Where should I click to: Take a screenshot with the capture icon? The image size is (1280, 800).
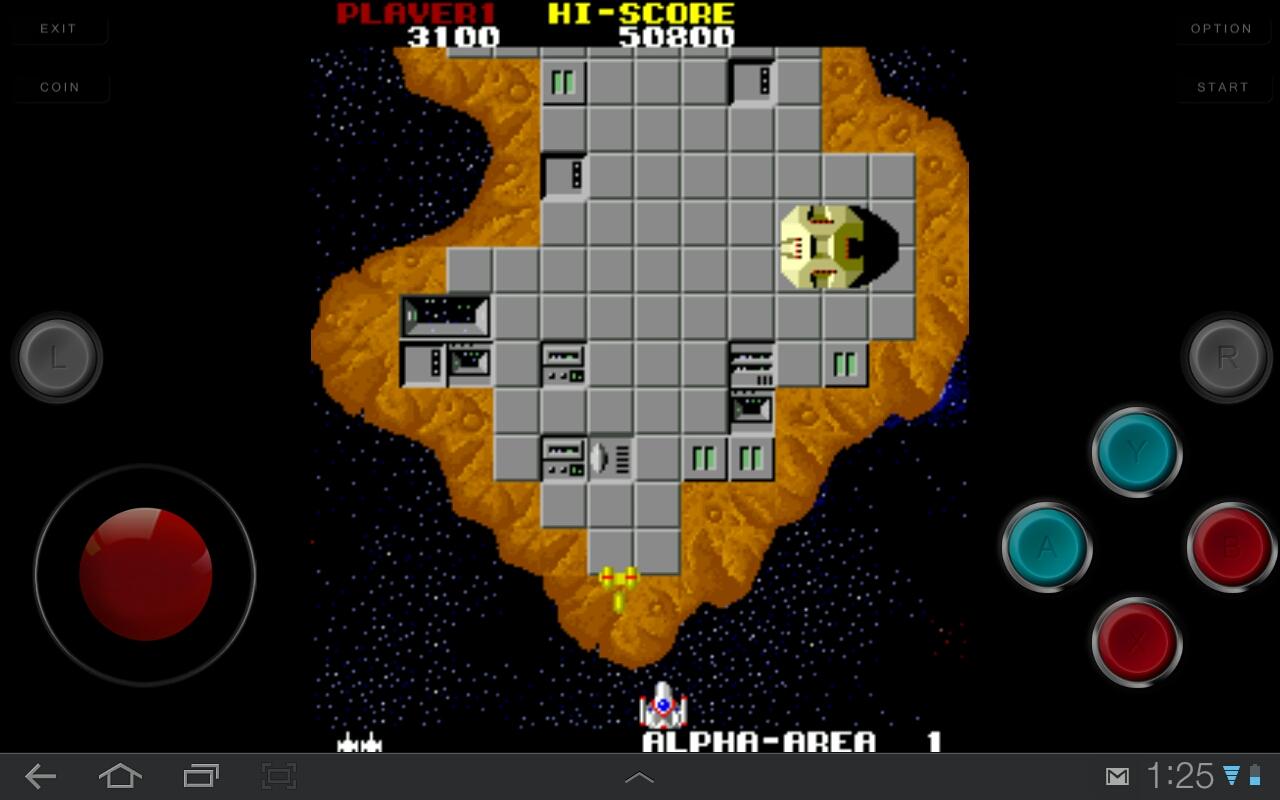click(279, 776)
